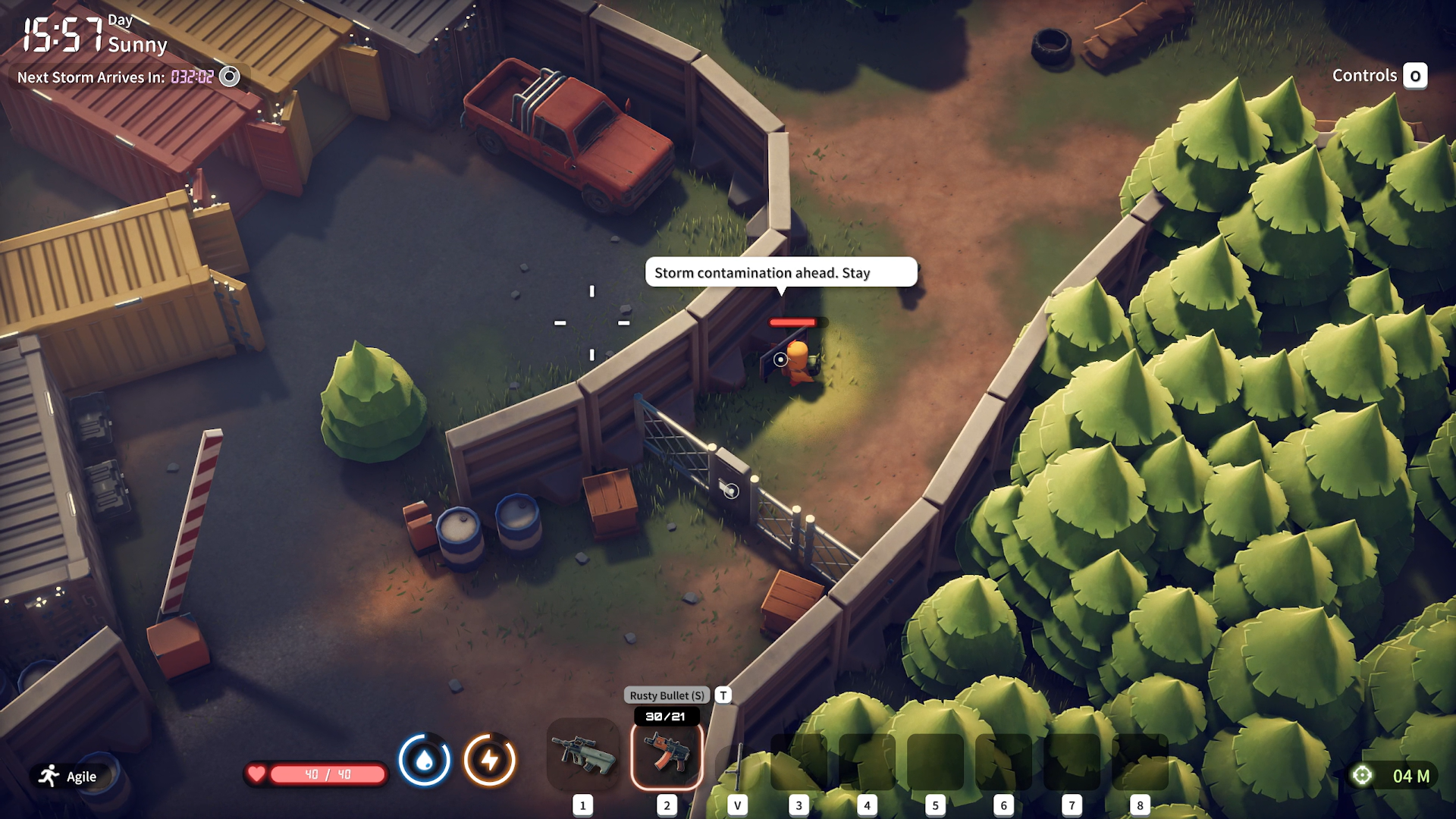Open the Controls help panel
1456x819 pixels.
(1379, 76)
